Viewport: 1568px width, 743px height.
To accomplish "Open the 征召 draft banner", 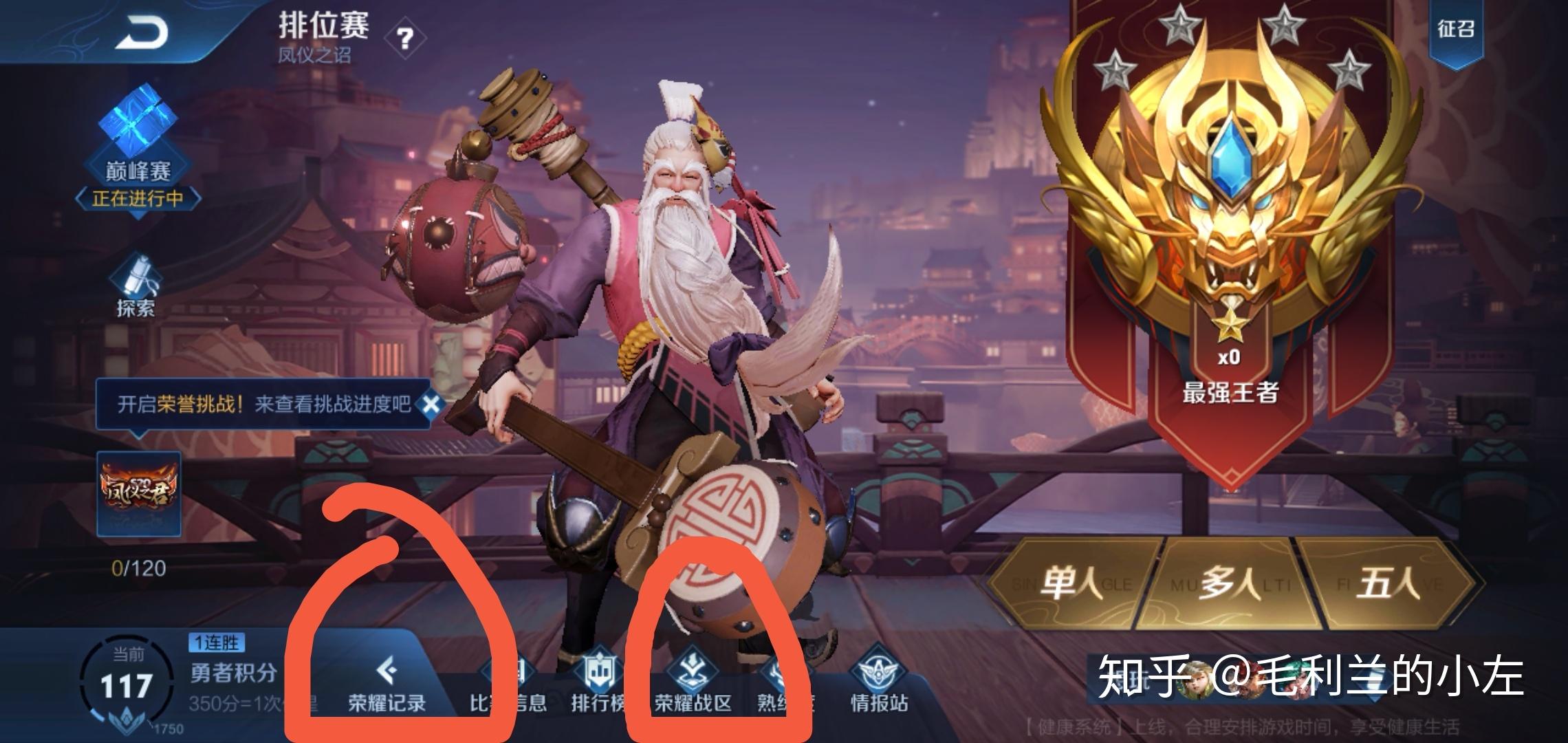I will pyautogui.click(x=1455, y=30).
